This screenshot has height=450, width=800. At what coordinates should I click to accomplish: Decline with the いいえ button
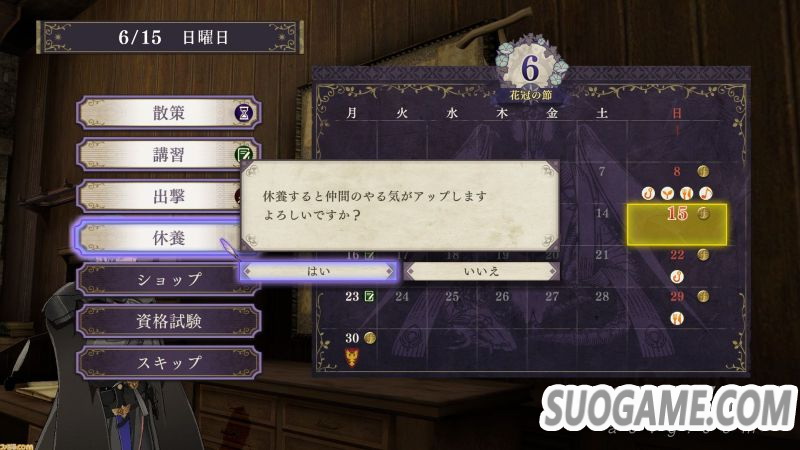(x=481, y=270)
